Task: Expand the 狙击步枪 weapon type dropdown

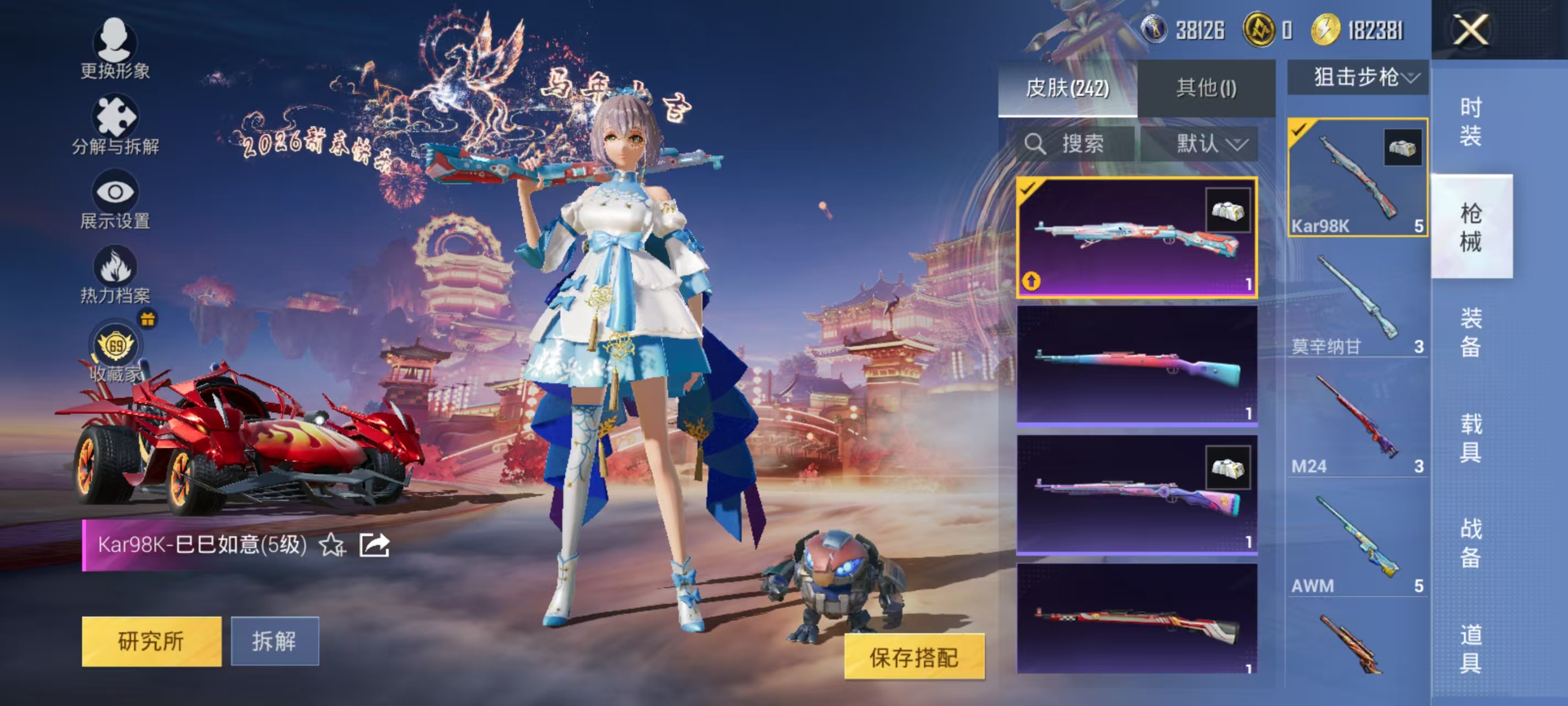Action: click(x=1358, y=78)
